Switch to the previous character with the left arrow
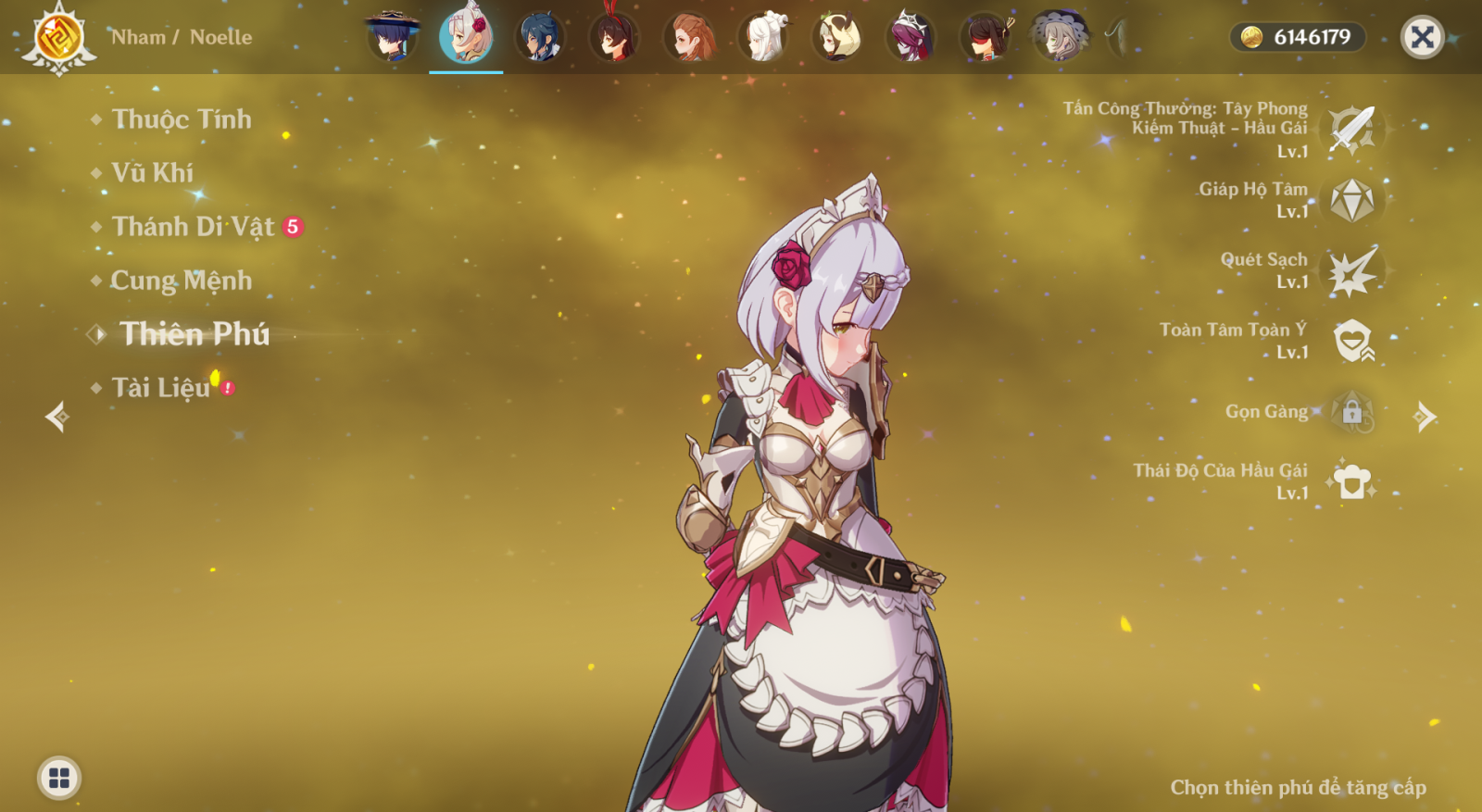1482x812 pixels. [x=57, y=417]
